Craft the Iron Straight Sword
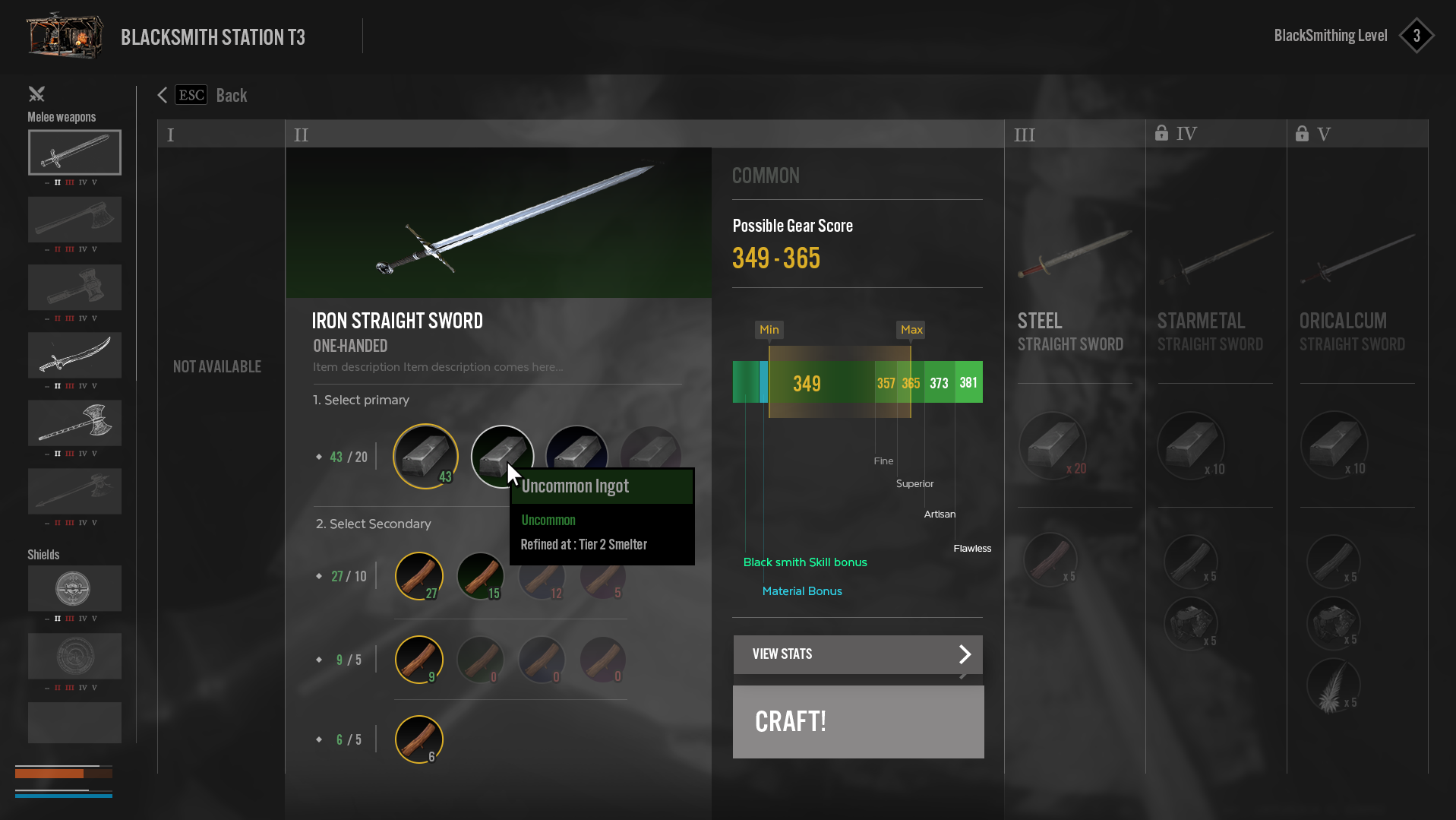This screenshot has width=1456, height=820. [857, 721]
